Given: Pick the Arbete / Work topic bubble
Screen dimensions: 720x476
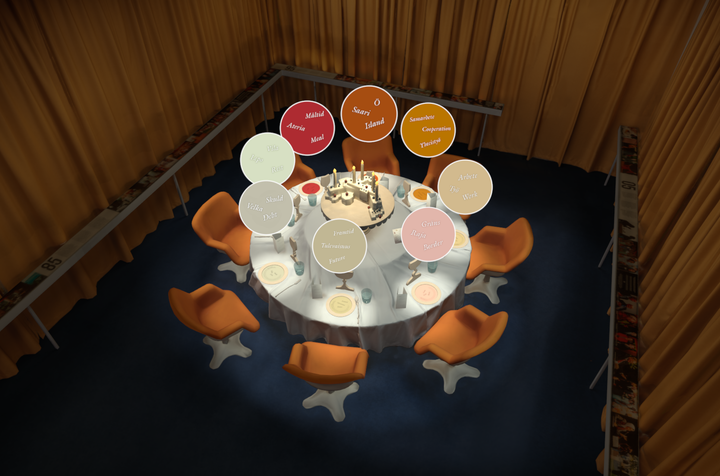Looking at the screenshot, I should tap(465, 185).
